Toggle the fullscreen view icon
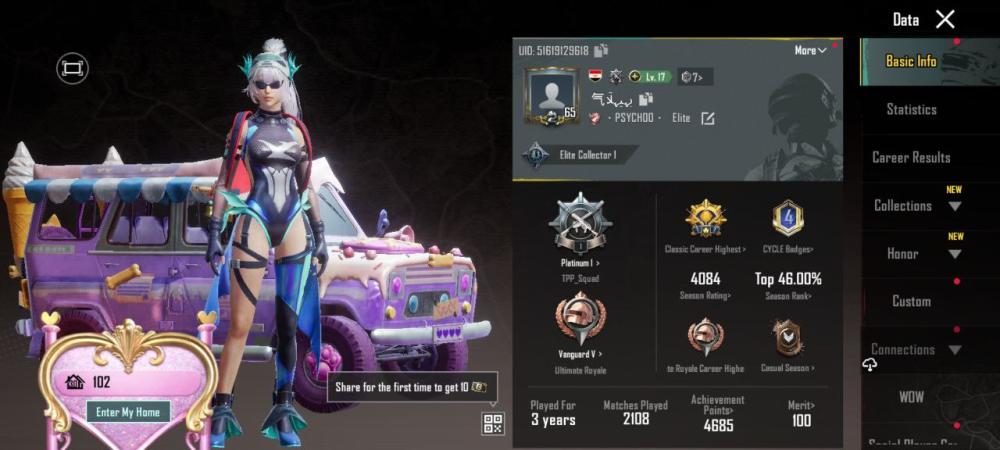 (72, 68)
